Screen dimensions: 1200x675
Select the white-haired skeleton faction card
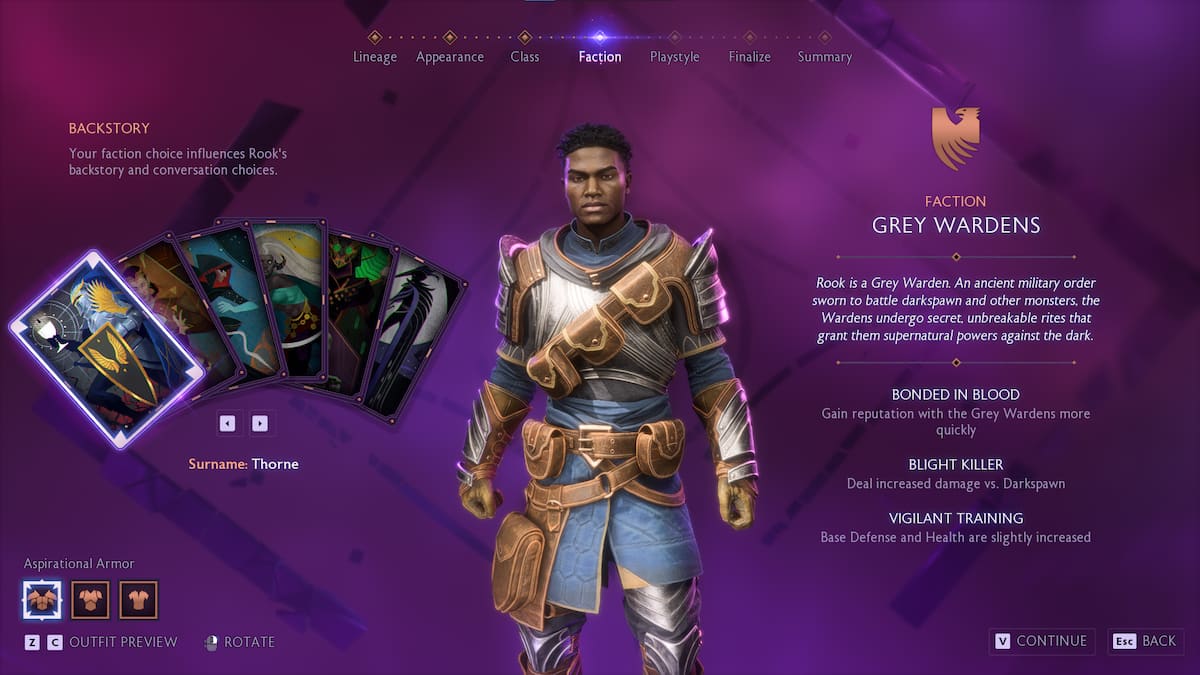click(x=290, y=295)
